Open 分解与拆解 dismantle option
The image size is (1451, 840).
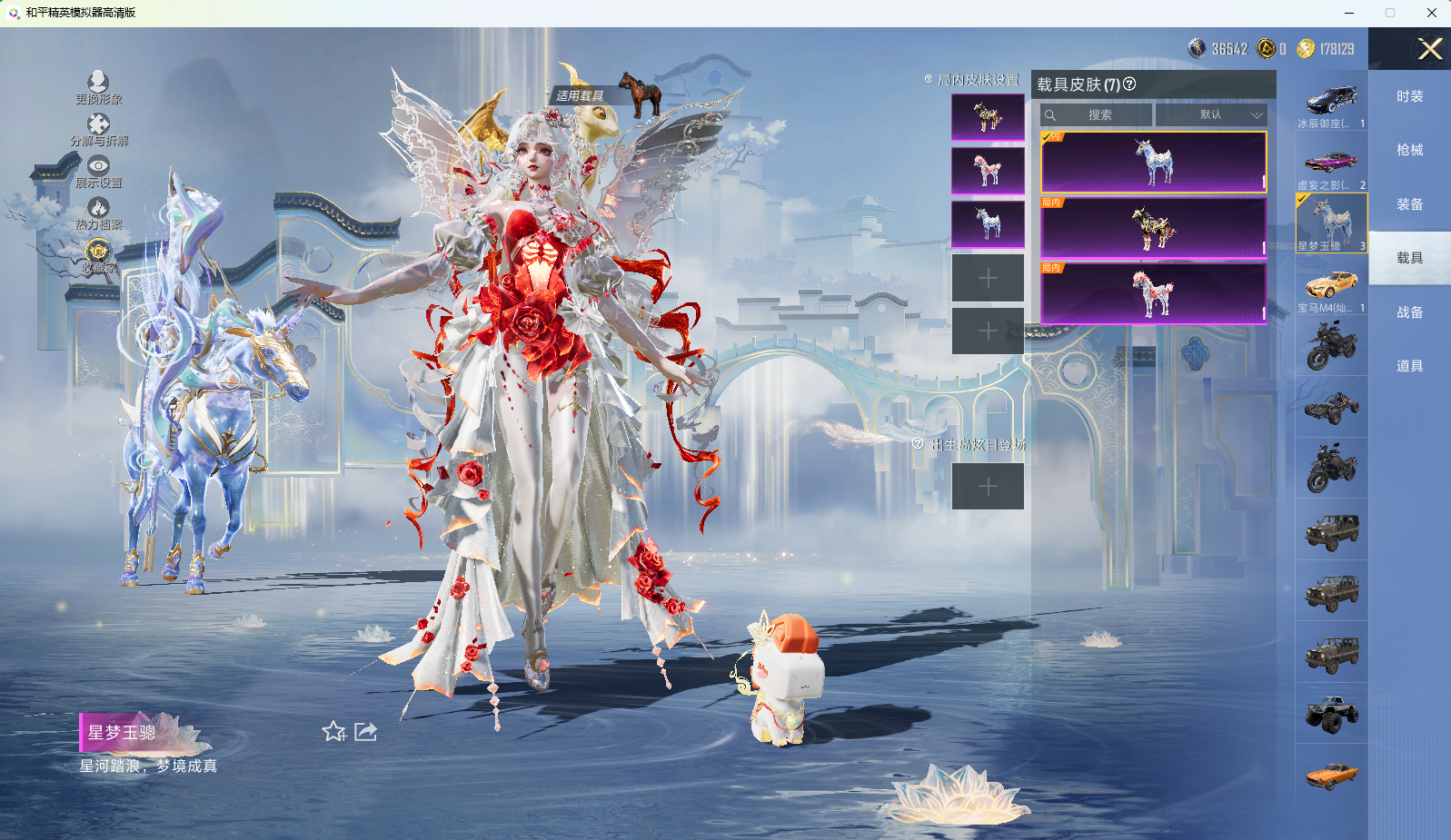(x=98, y=125)
